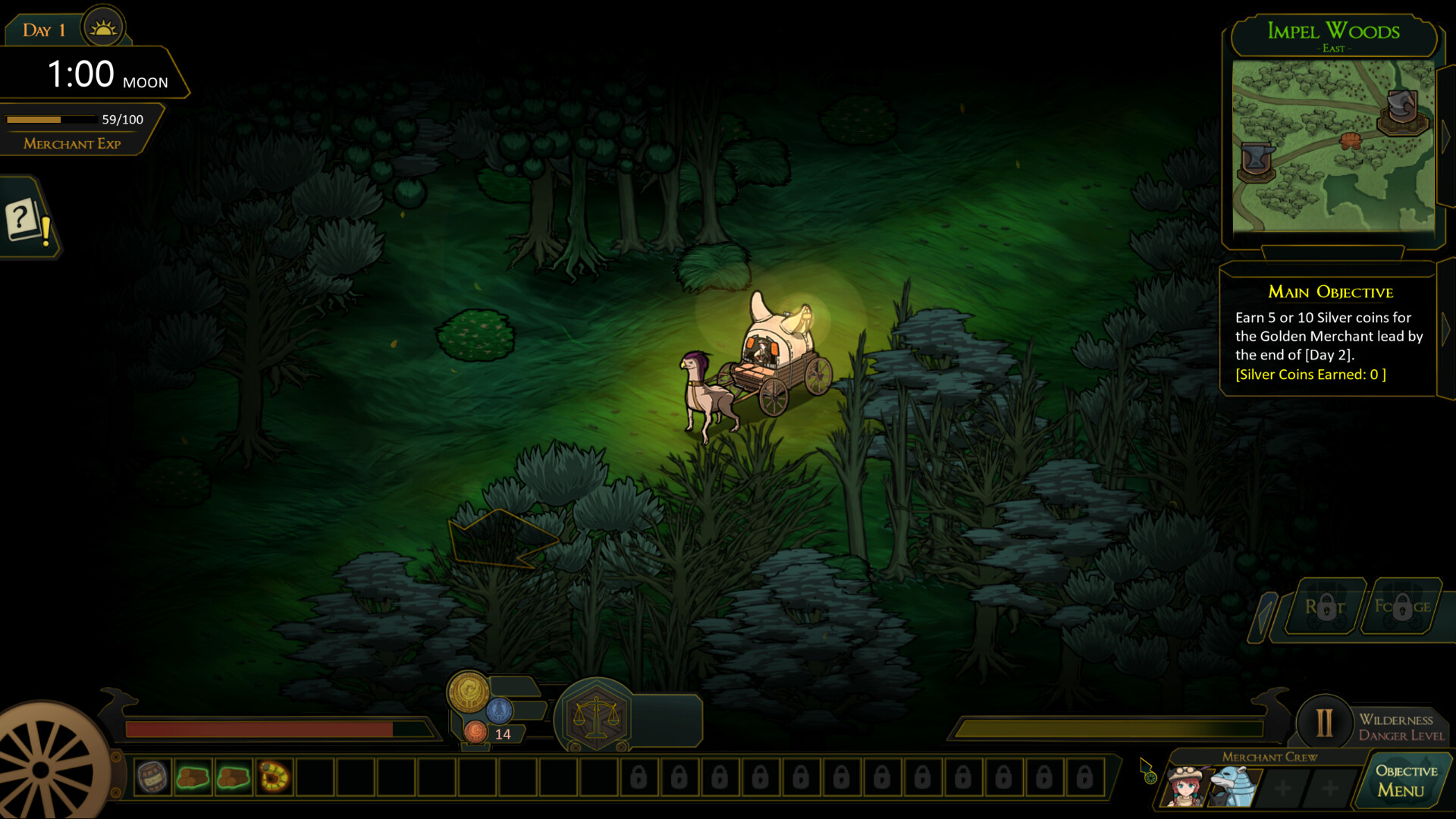Collapse the minimap panel with its side arrow

(1445, 136)
